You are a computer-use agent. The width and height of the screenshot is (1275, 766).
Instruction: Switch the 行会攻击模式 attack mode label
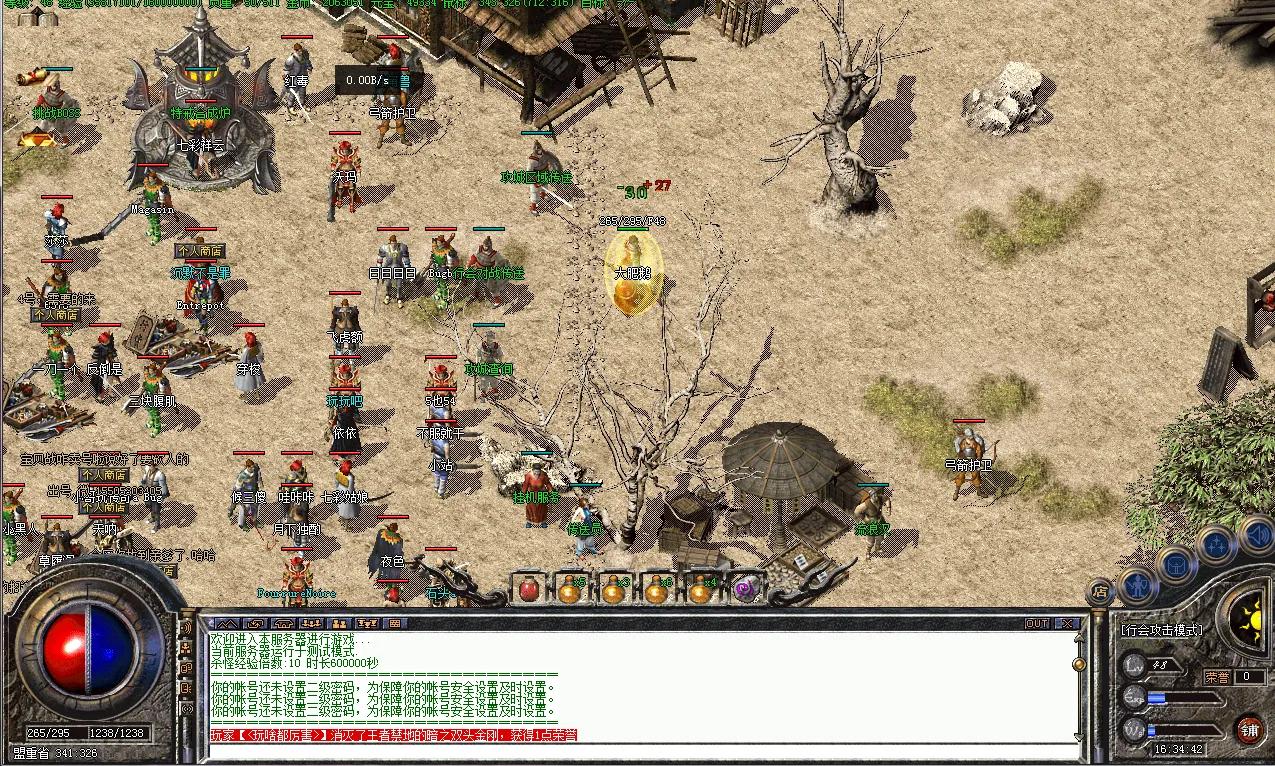pos(1162,630)
